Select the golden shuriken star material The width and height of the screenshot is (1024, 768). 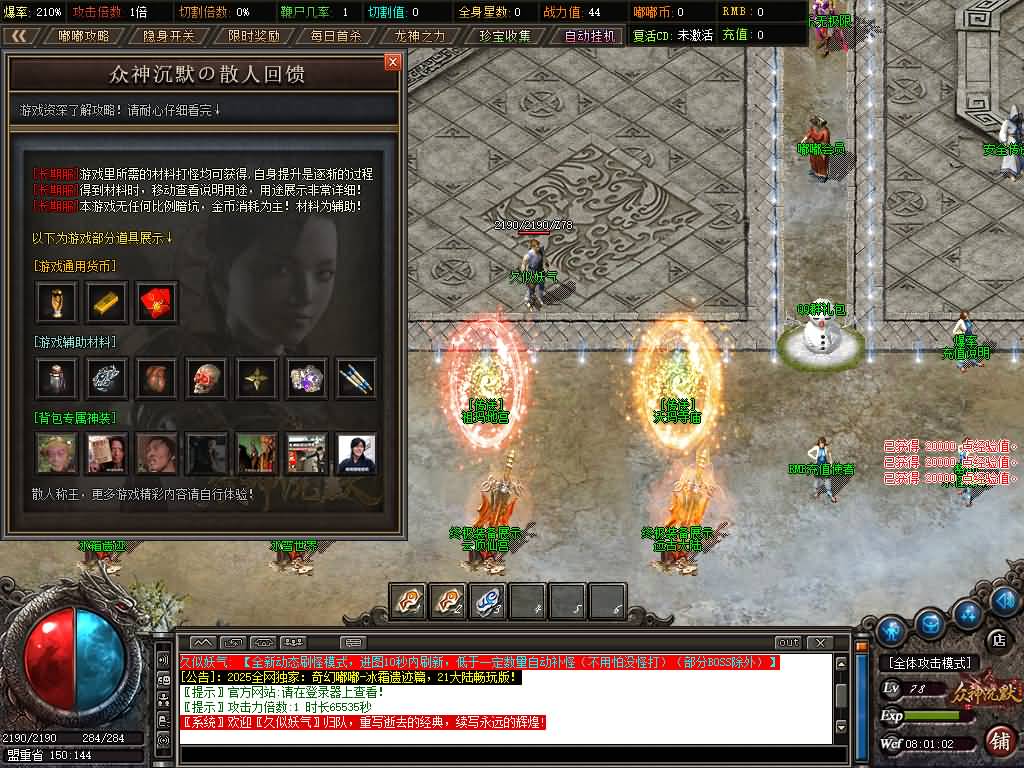click(x=256, y=377)
